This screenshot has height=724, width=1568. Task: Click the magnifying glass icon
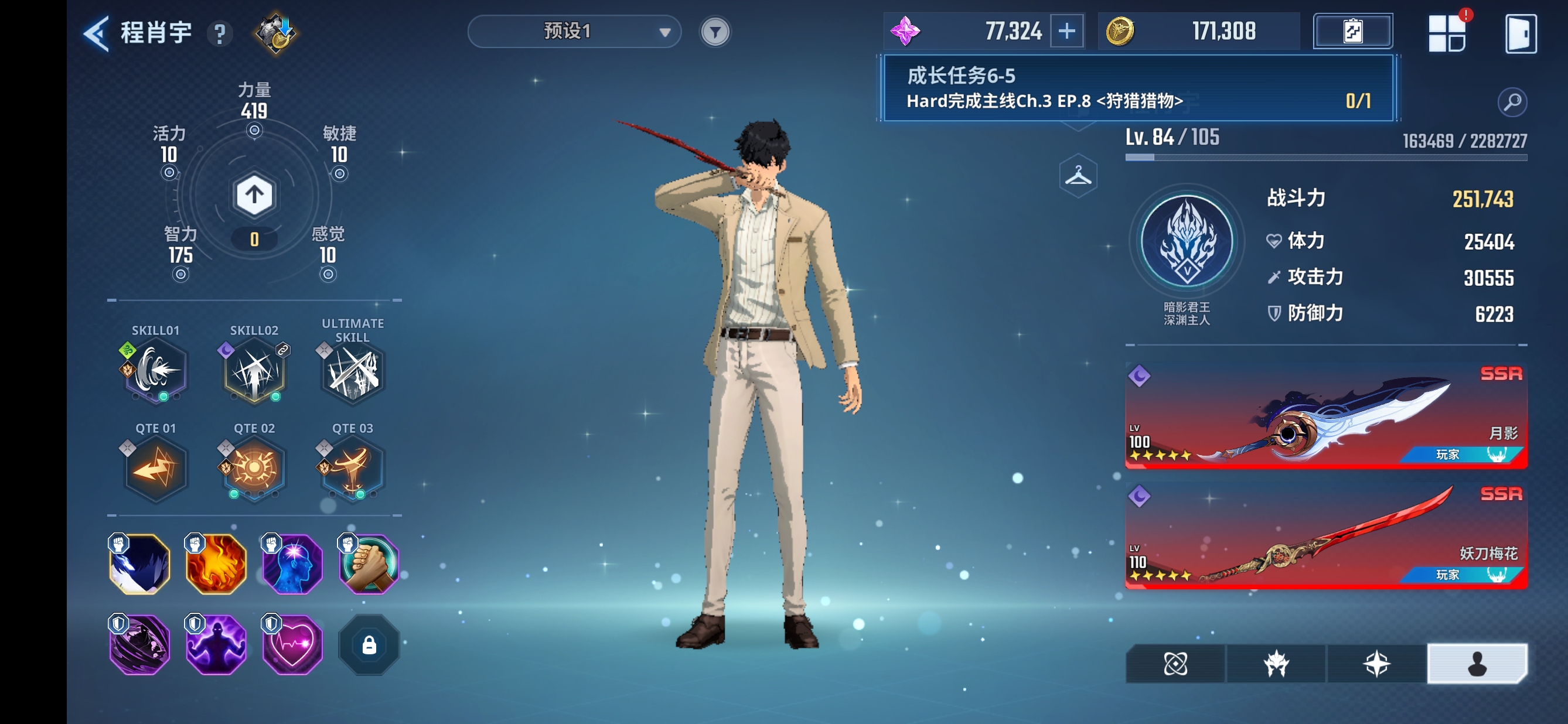(x=1512, y=102)
